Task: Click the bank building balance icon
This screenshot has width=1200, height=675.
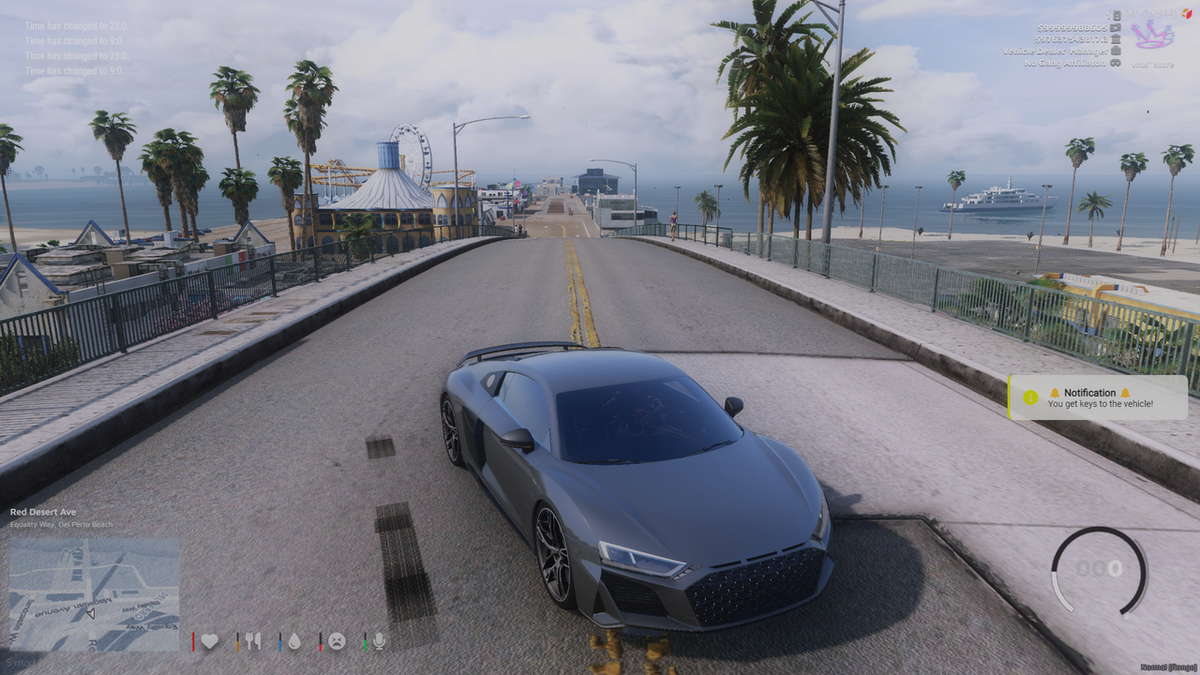Action: tap(1116, 39)
